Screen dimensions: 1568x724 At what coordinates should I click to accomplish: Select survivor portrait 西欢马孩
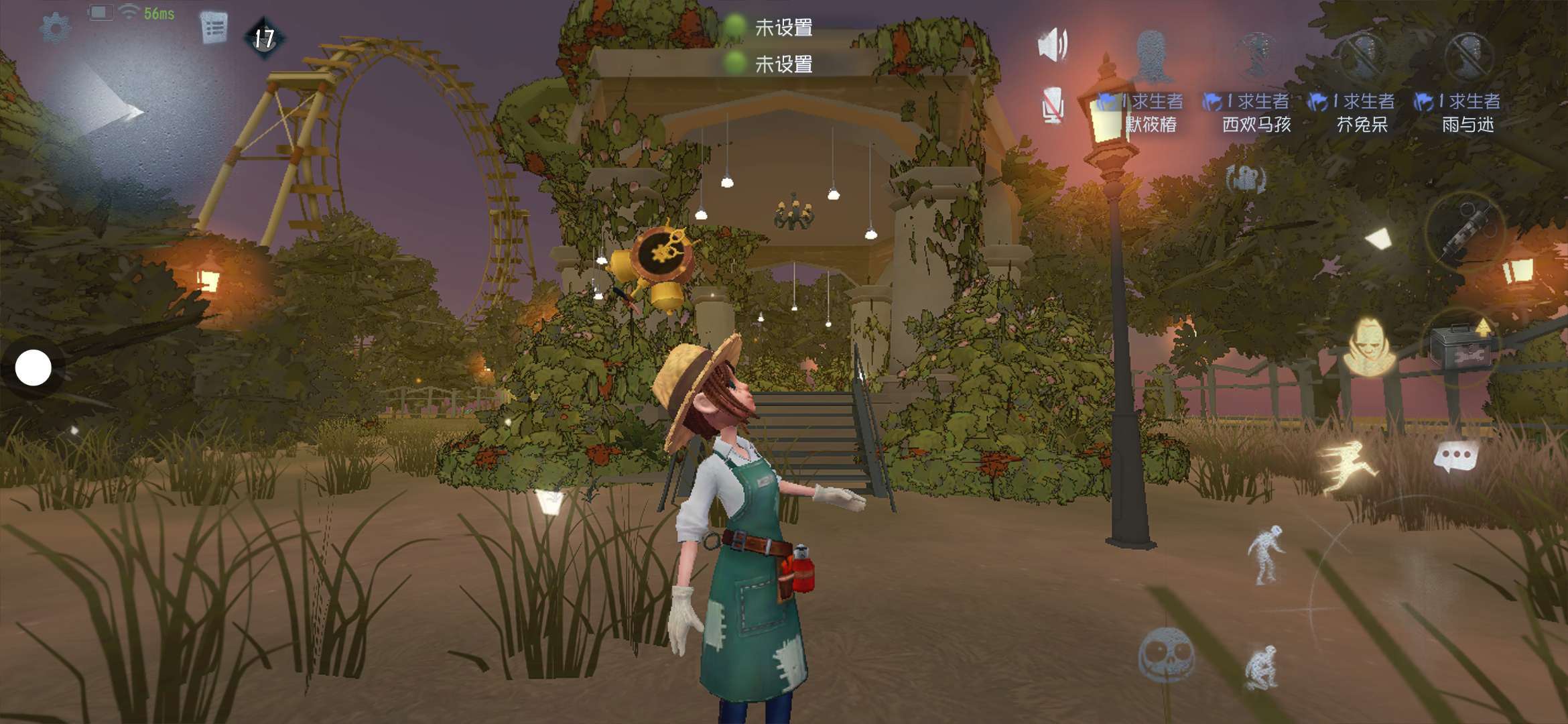click(x=1257, y=55)
